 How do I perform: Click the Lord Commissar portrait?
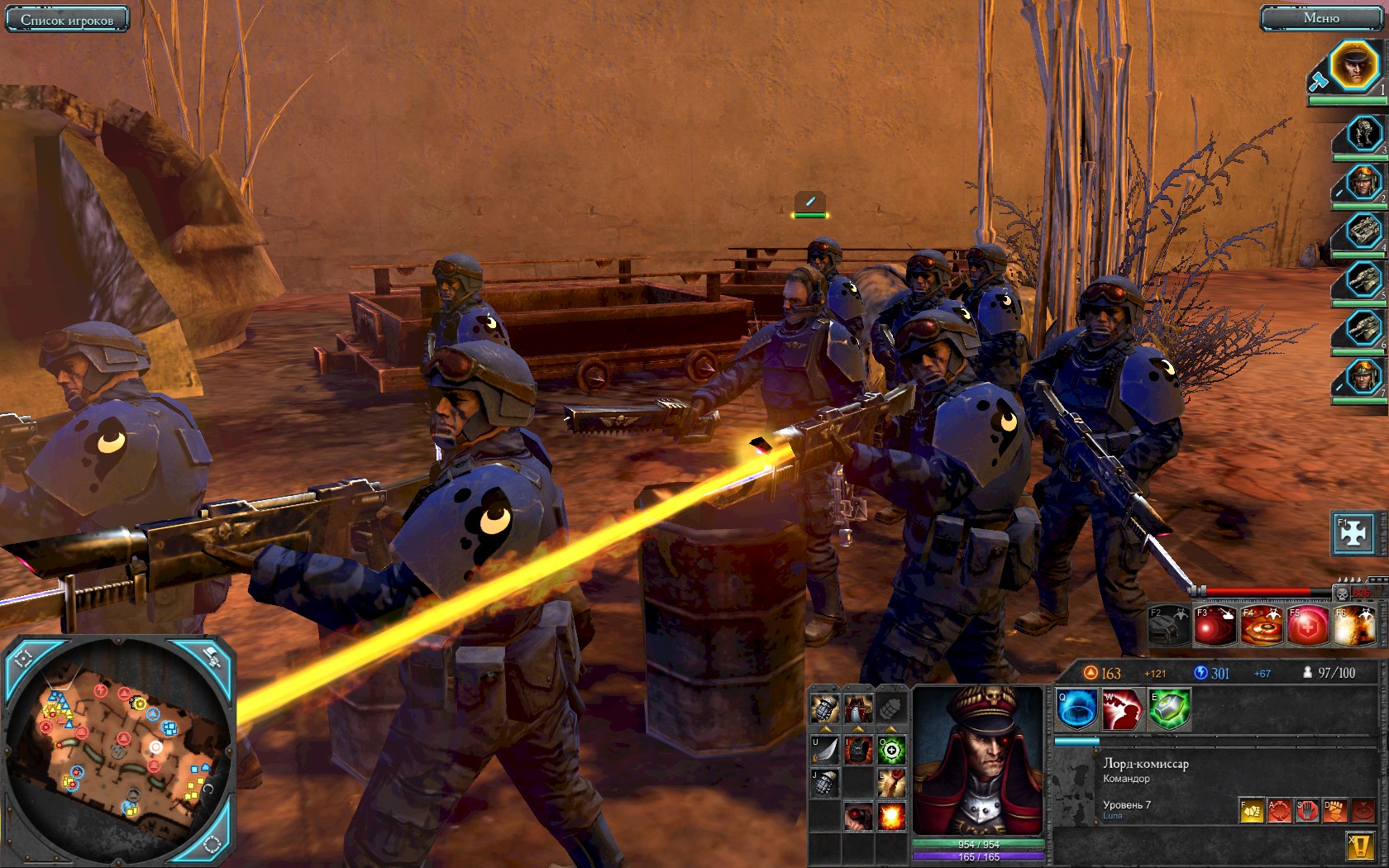coord(979,761)
